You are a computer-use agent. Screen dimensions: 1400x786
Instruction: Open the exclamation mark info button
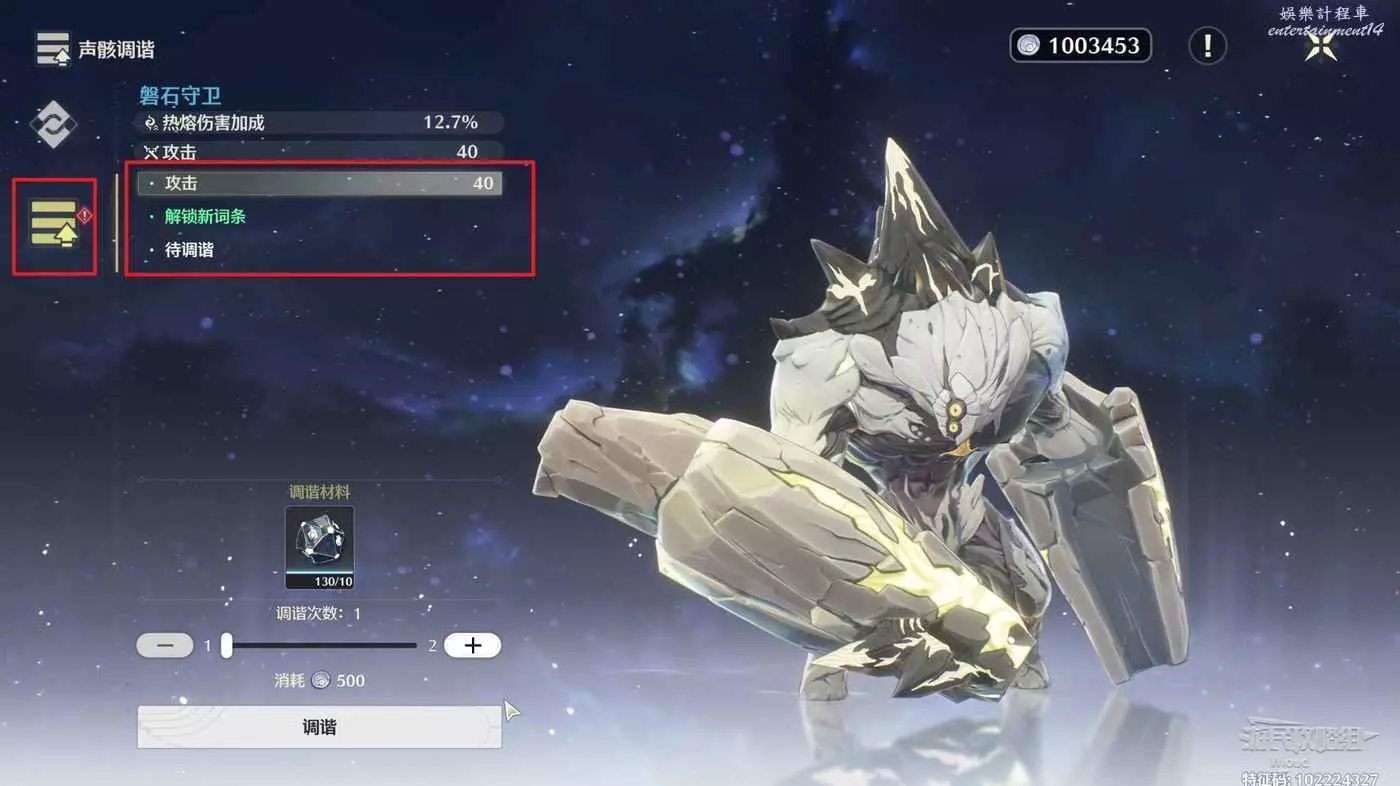pos(1208,45)
